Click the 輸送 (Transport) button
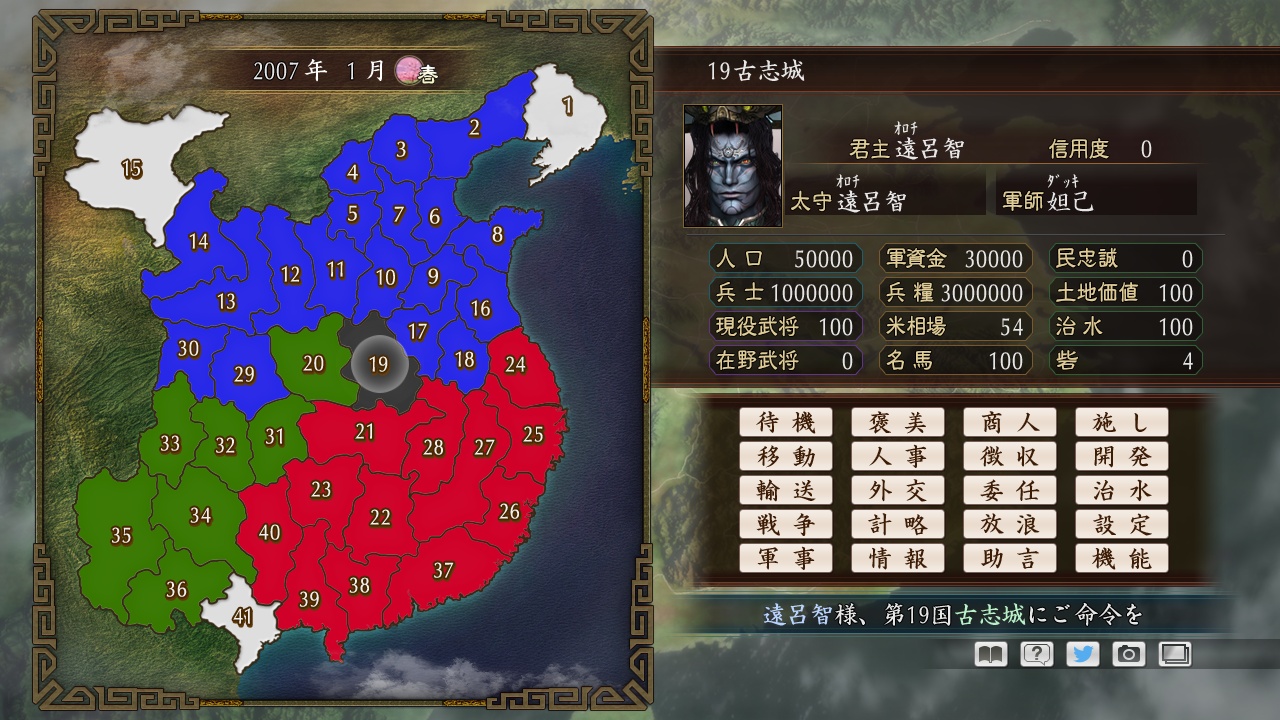1280x720 pixels. (x=786, y=490)
